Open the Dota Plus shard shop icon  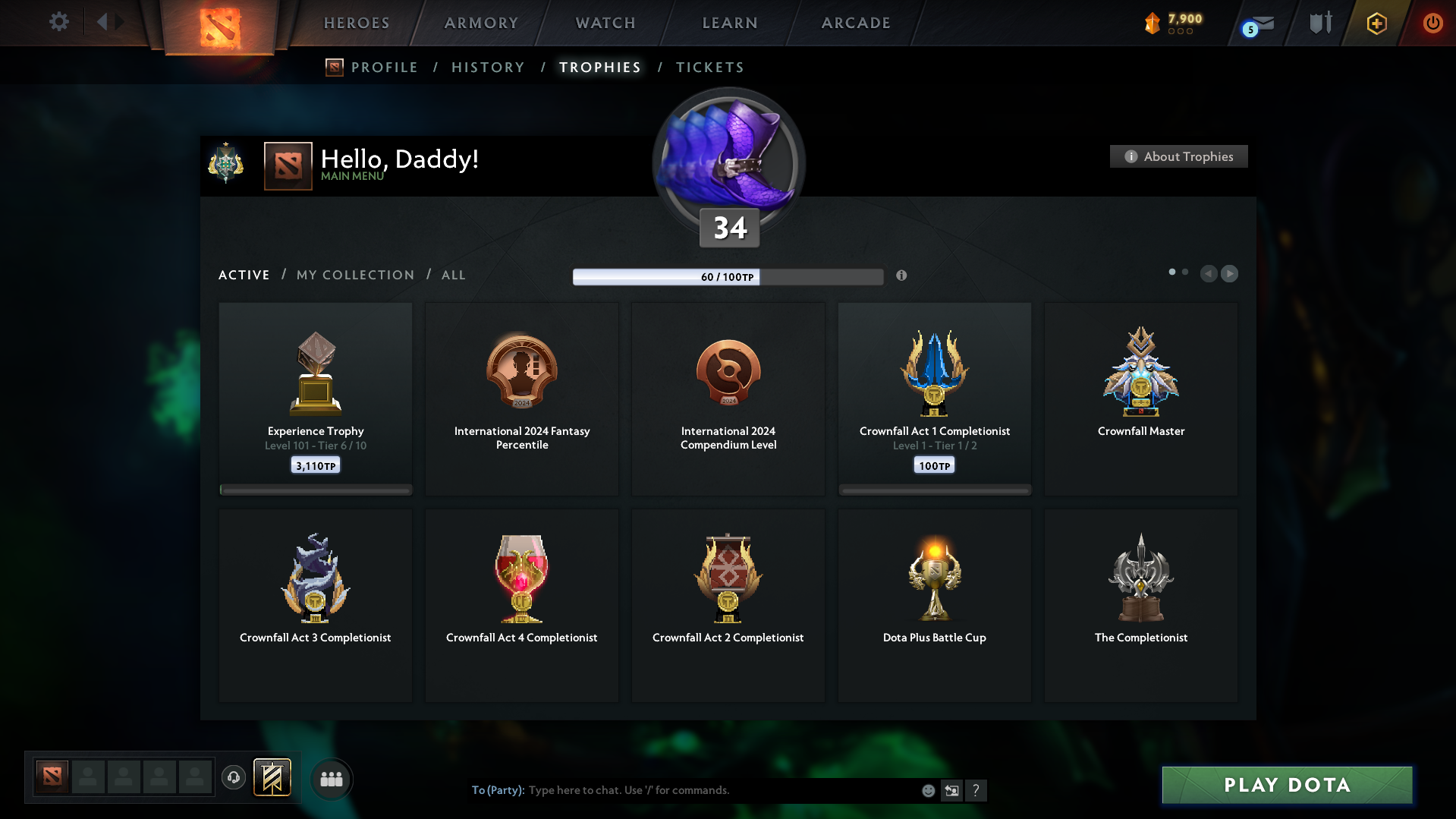coord(1152,24)
